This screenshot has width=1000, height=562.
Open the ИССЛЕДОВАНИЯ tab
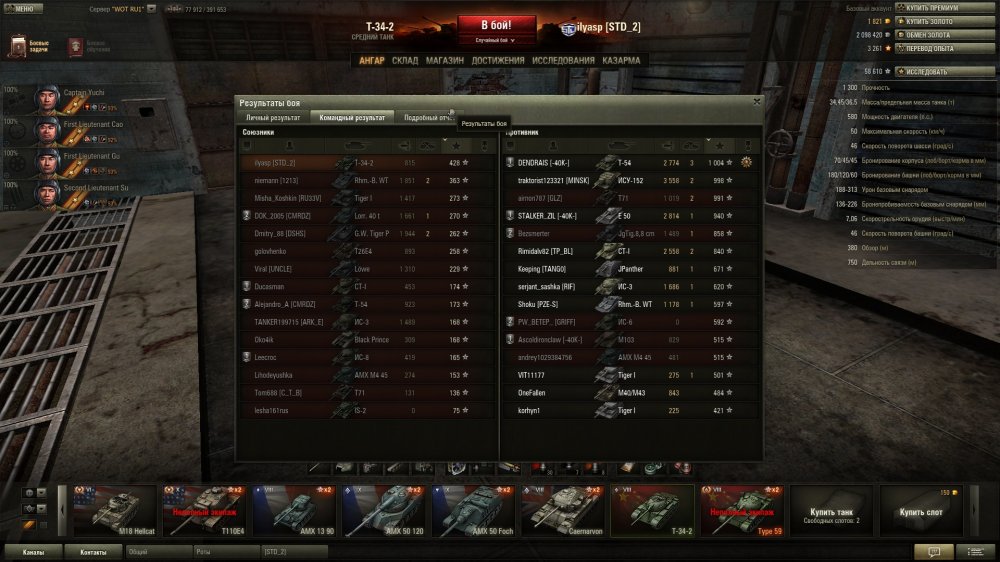click(563, 60)
